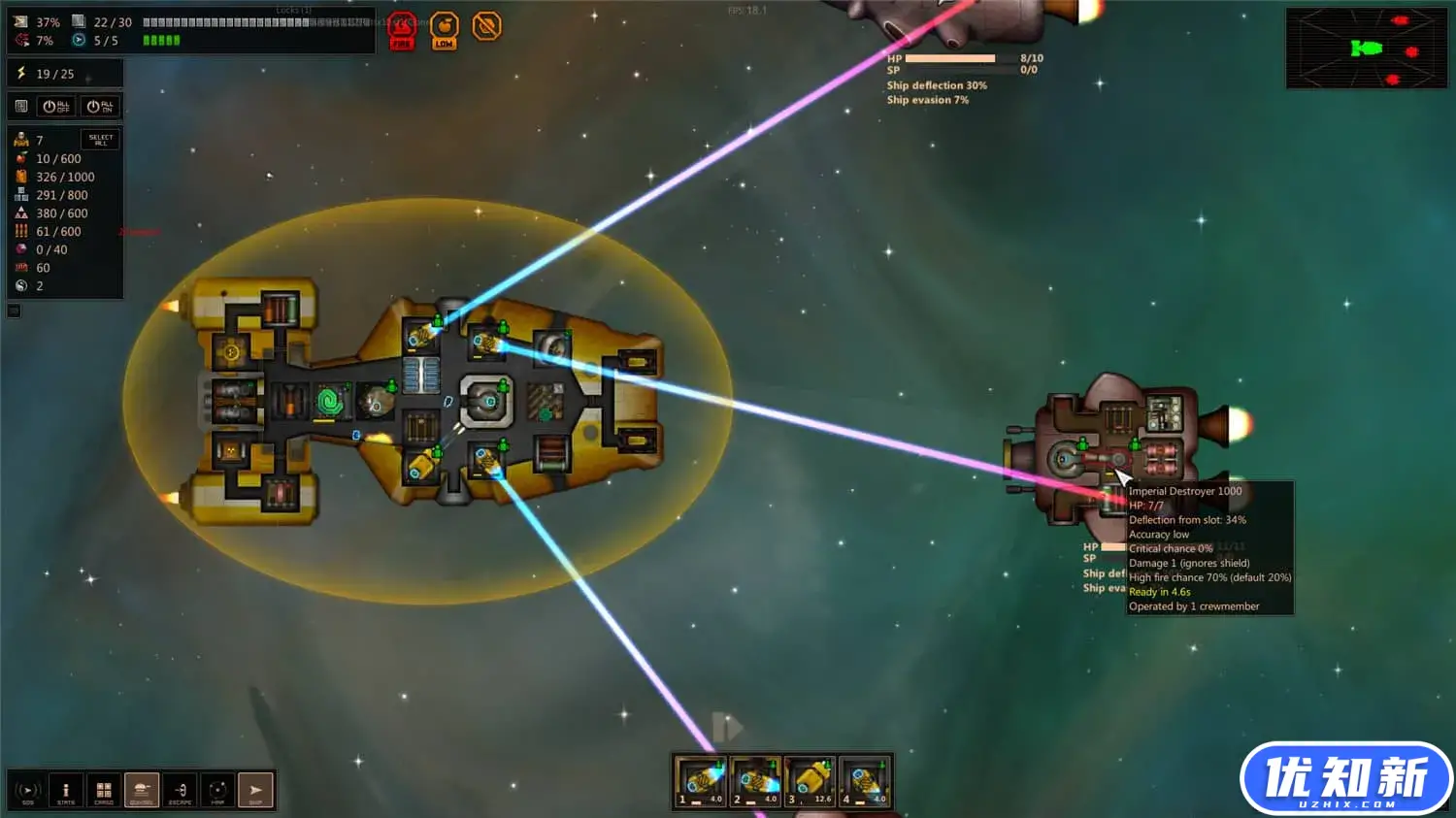The image size is (1456, 818).
Task: Toggle the highlighted weapons button
Action: 142,791
